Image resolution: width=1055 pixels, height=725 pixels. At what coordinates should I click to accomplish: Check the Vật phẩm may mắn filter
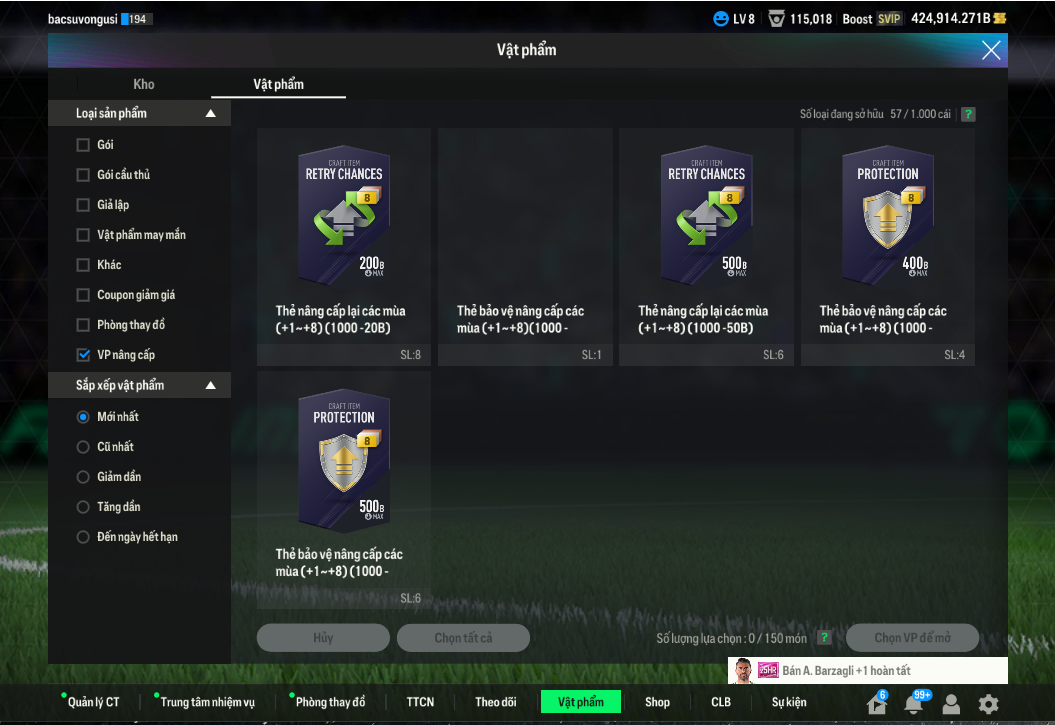click(x=83, y=235)
